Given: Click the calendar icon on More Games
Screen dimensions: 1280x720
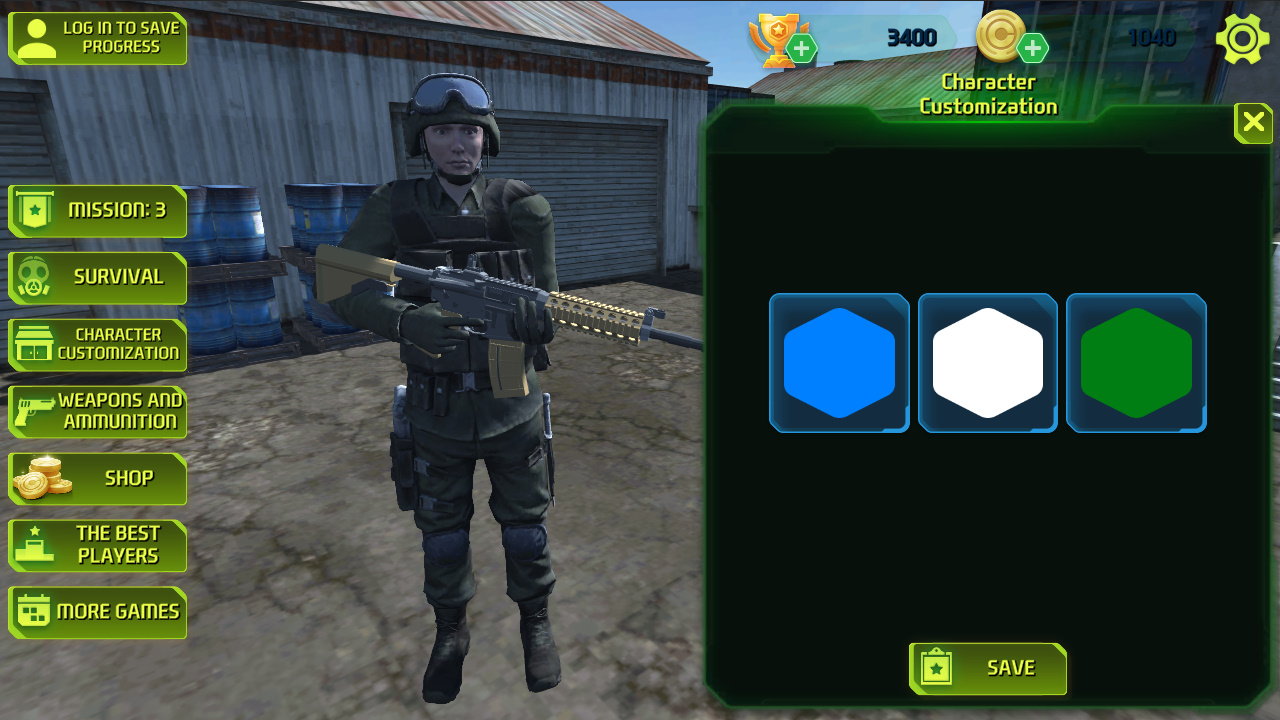Looking at the screenshot, I should 32,612.
